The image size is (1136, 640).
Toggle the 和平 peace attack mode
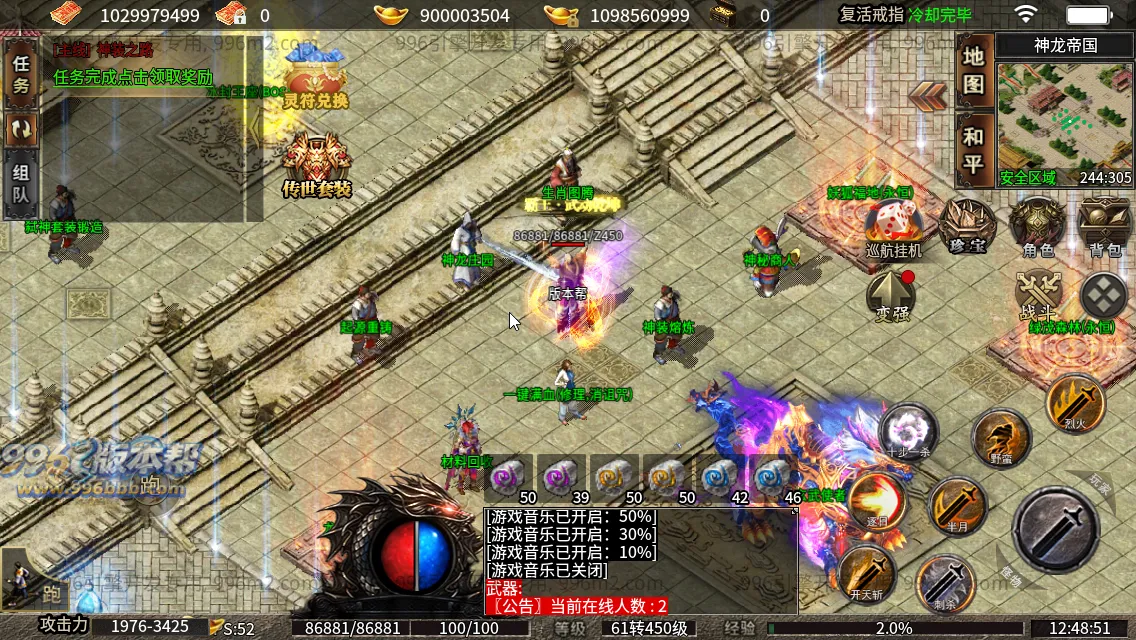(973, 151)
